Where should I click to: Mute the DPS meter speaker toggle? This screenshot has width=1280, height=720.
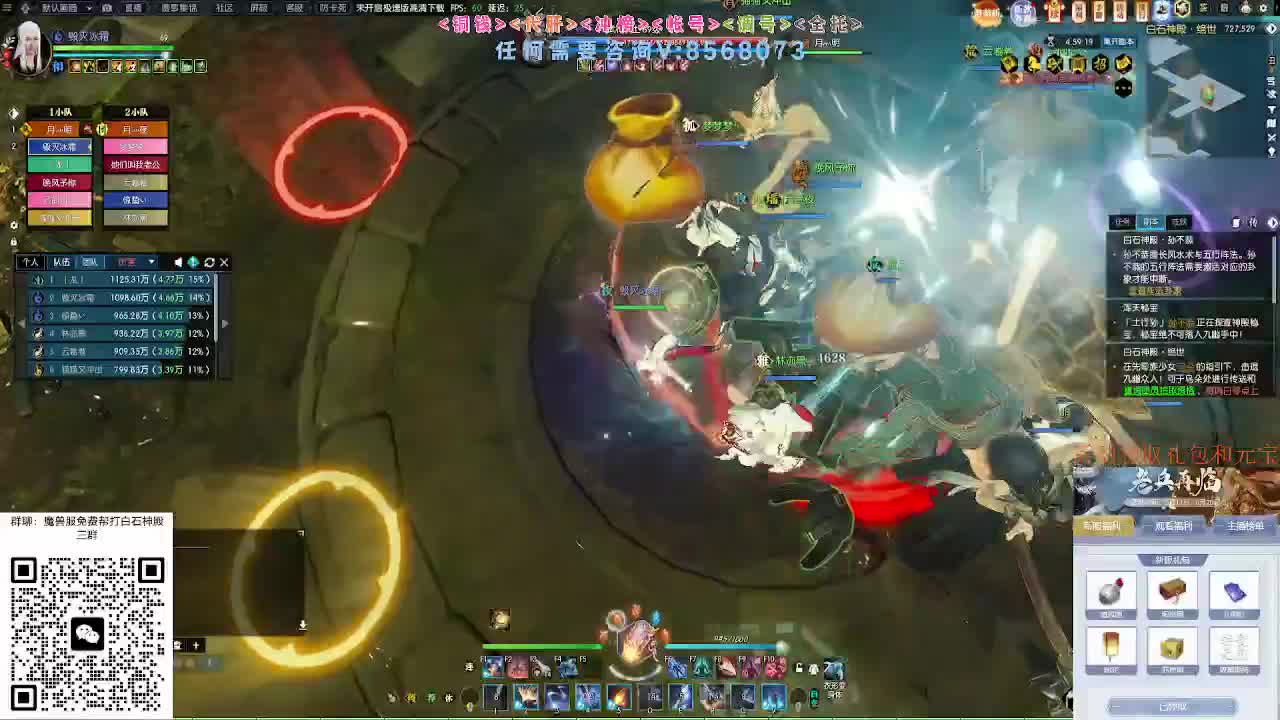pos(179,261)
